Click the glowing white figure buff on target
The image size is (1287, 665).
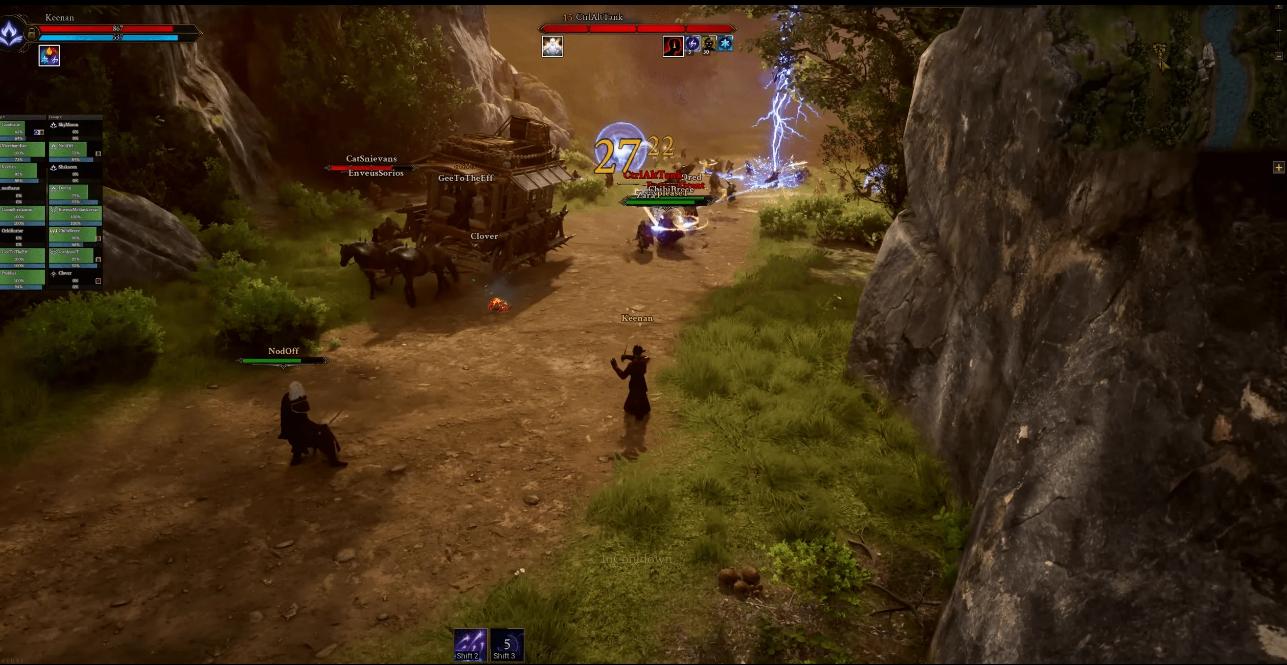(x=552, y=46)
